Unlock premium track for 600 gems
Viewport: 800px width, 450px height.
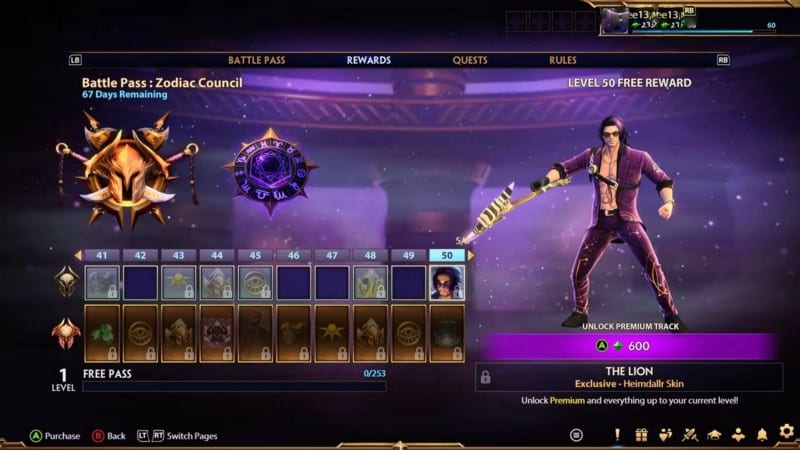pyautogui.click(x=627, y=346)
